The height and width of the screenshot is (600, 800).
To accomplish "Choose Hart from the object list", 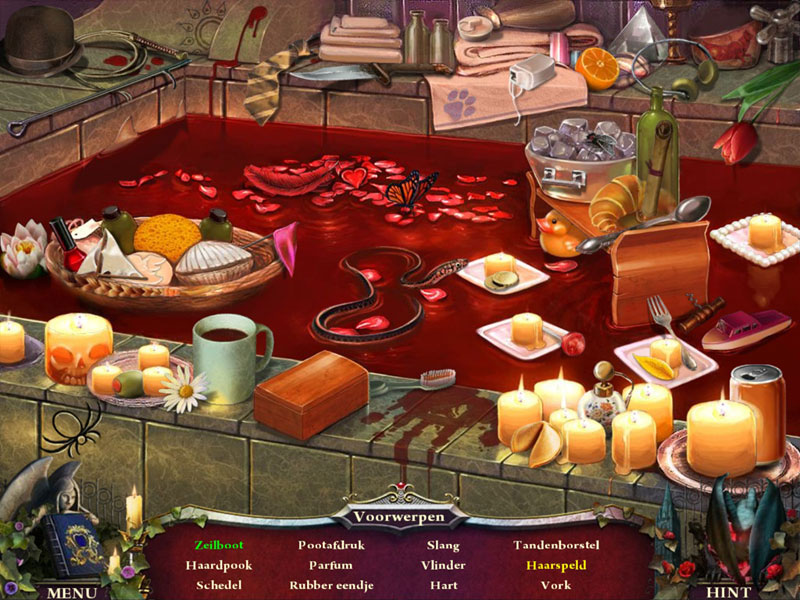I will click(x=443, y=585).
